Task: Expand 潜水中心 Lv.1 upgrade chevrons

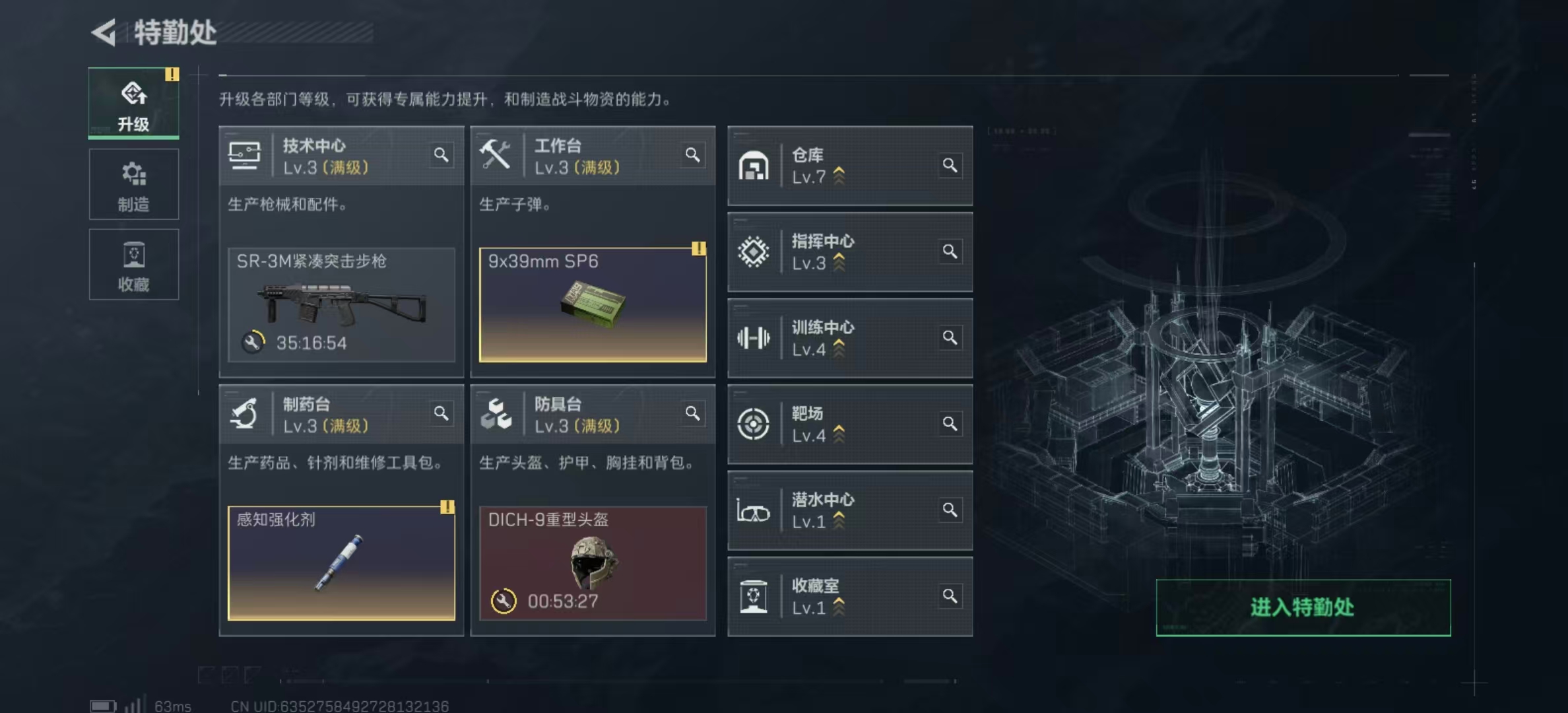Action: (x=838, y=521)
